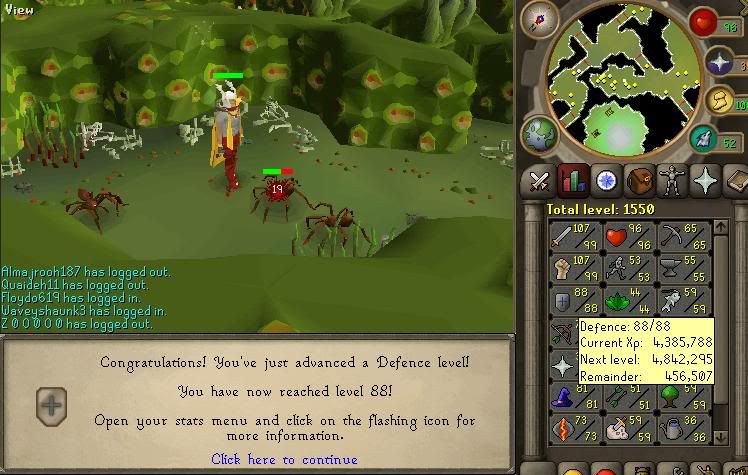This screenshot has height=475, width=748.
Task: Choose the Defence shield skill
Action: (571, 300)
